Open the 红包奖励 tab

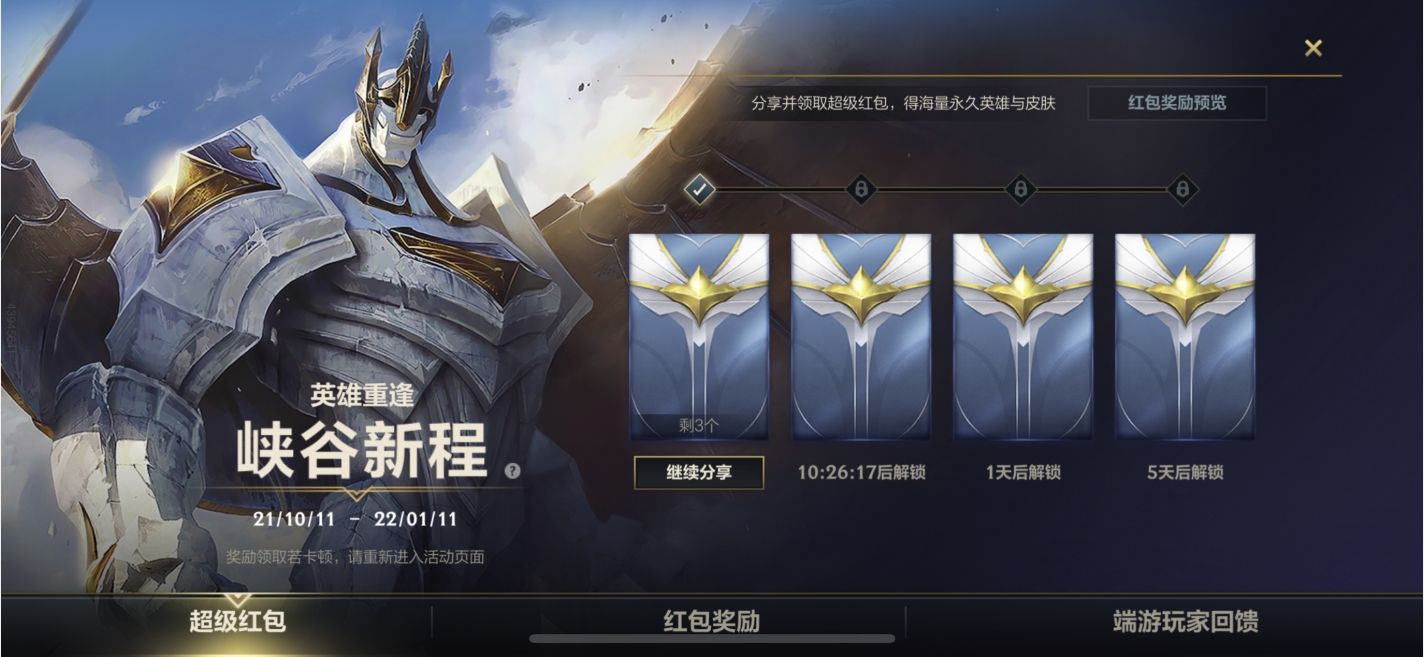click(711, 621)
